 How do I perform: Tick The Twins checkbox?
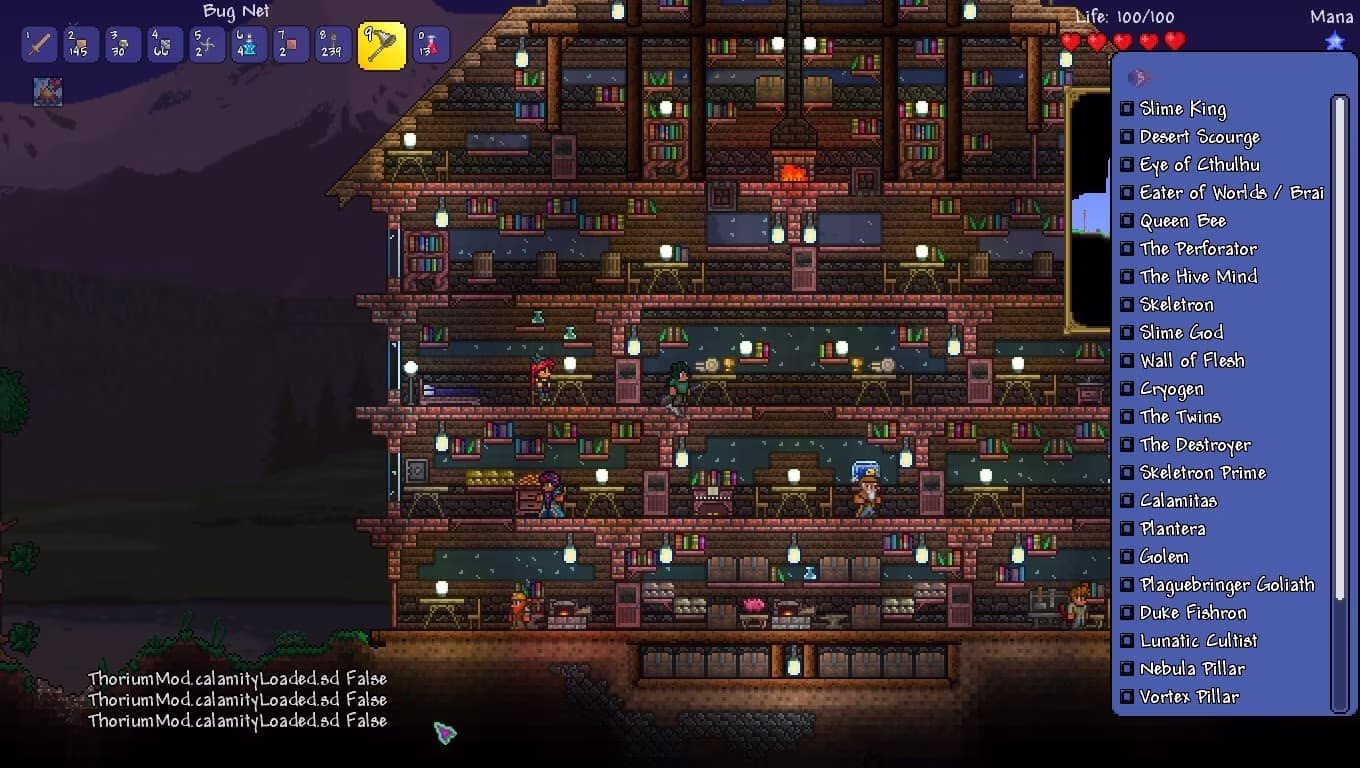tap(1127, 417)
